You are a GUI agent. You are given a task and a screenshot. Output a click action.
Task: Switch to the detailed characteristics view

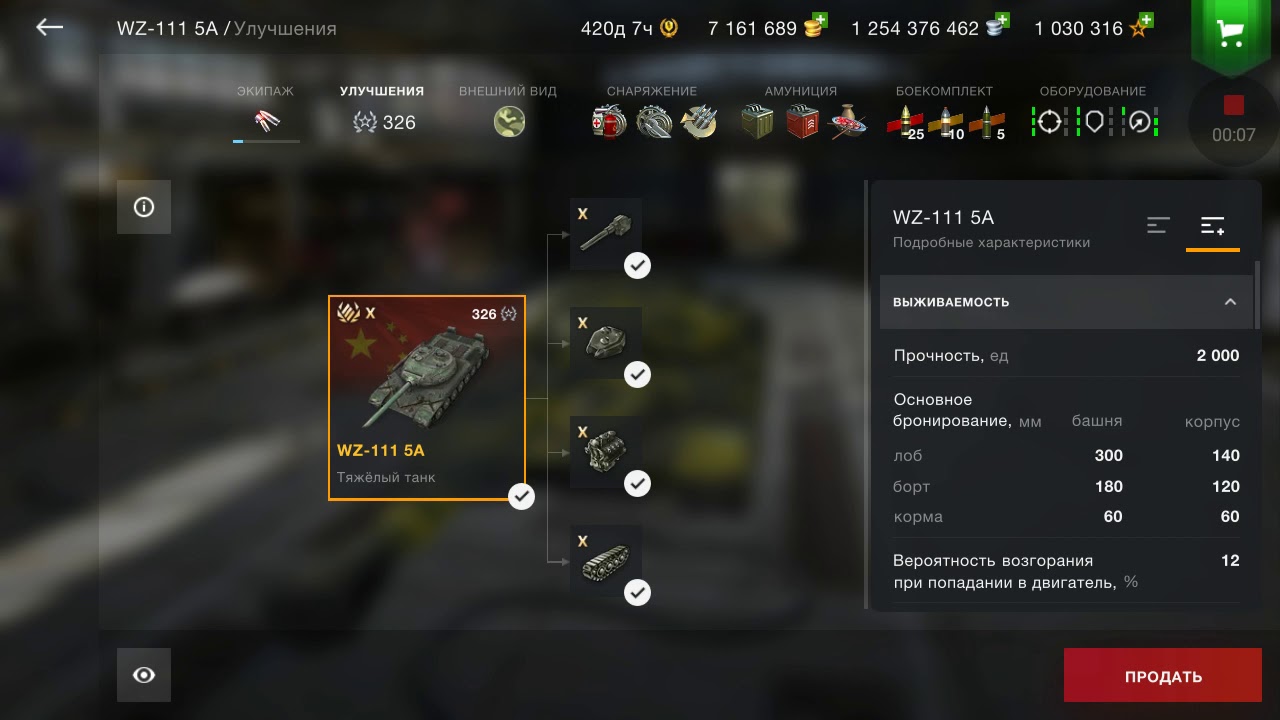(1212, 226)
